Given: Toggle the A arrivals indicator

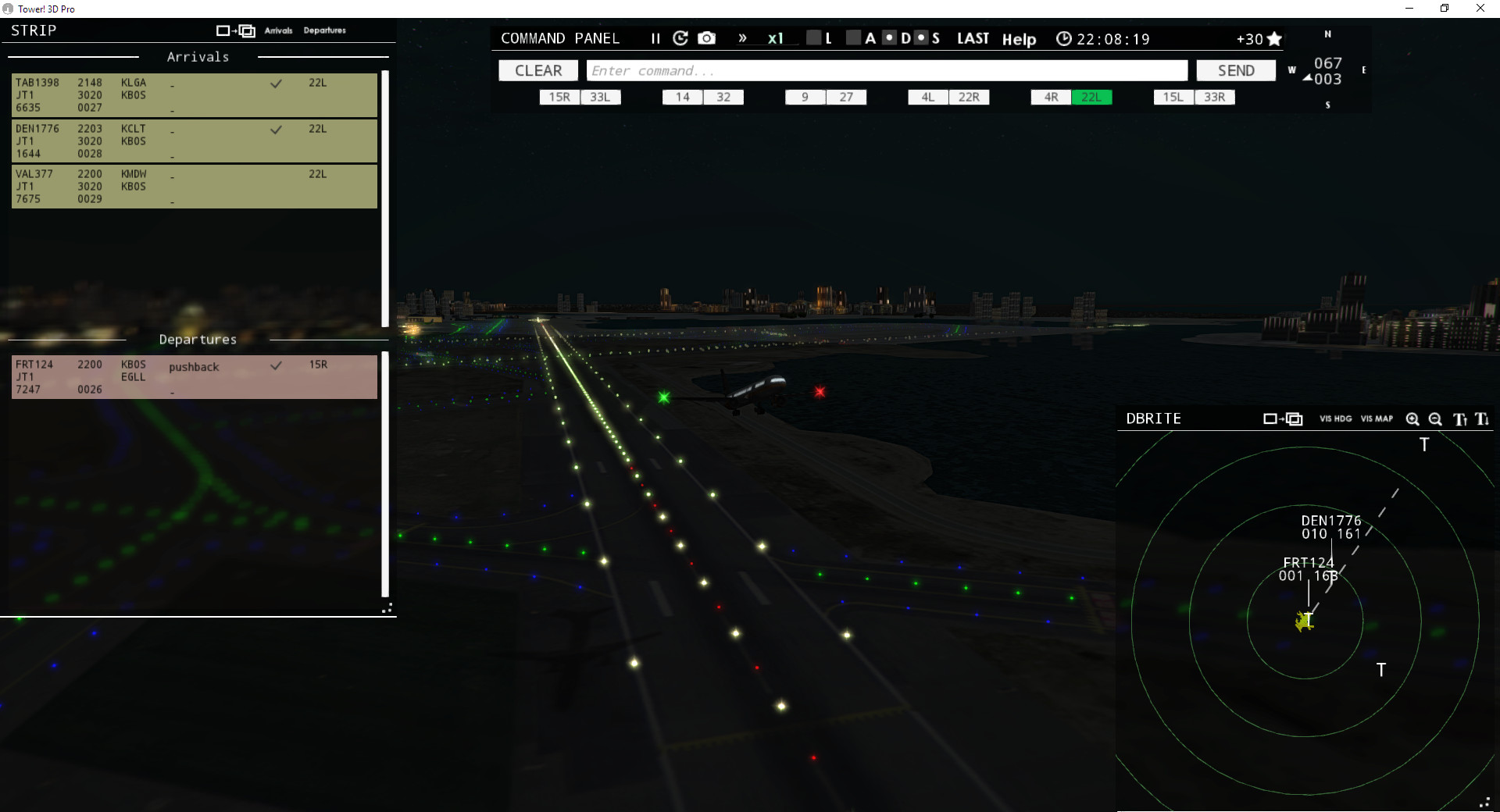Looking at the screenshot, I should point(853,37).
